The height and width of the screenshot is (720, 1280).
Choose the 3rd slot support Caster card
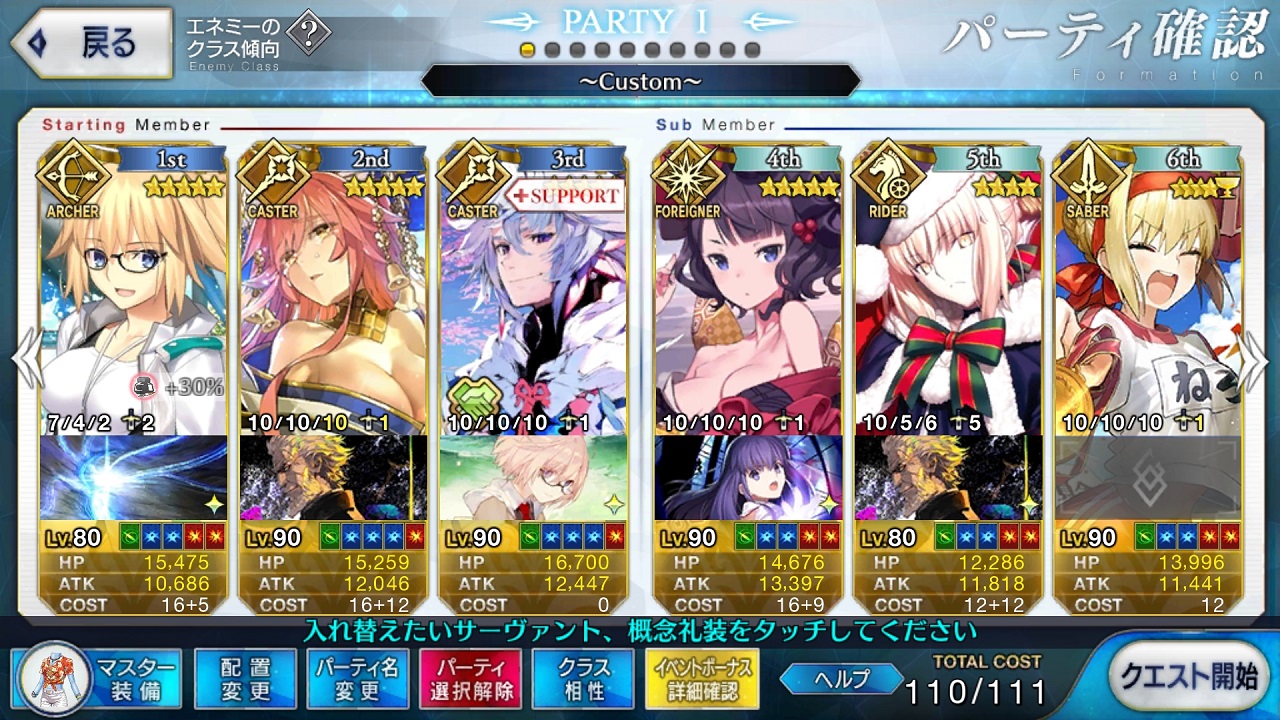[x=533, y=300]
